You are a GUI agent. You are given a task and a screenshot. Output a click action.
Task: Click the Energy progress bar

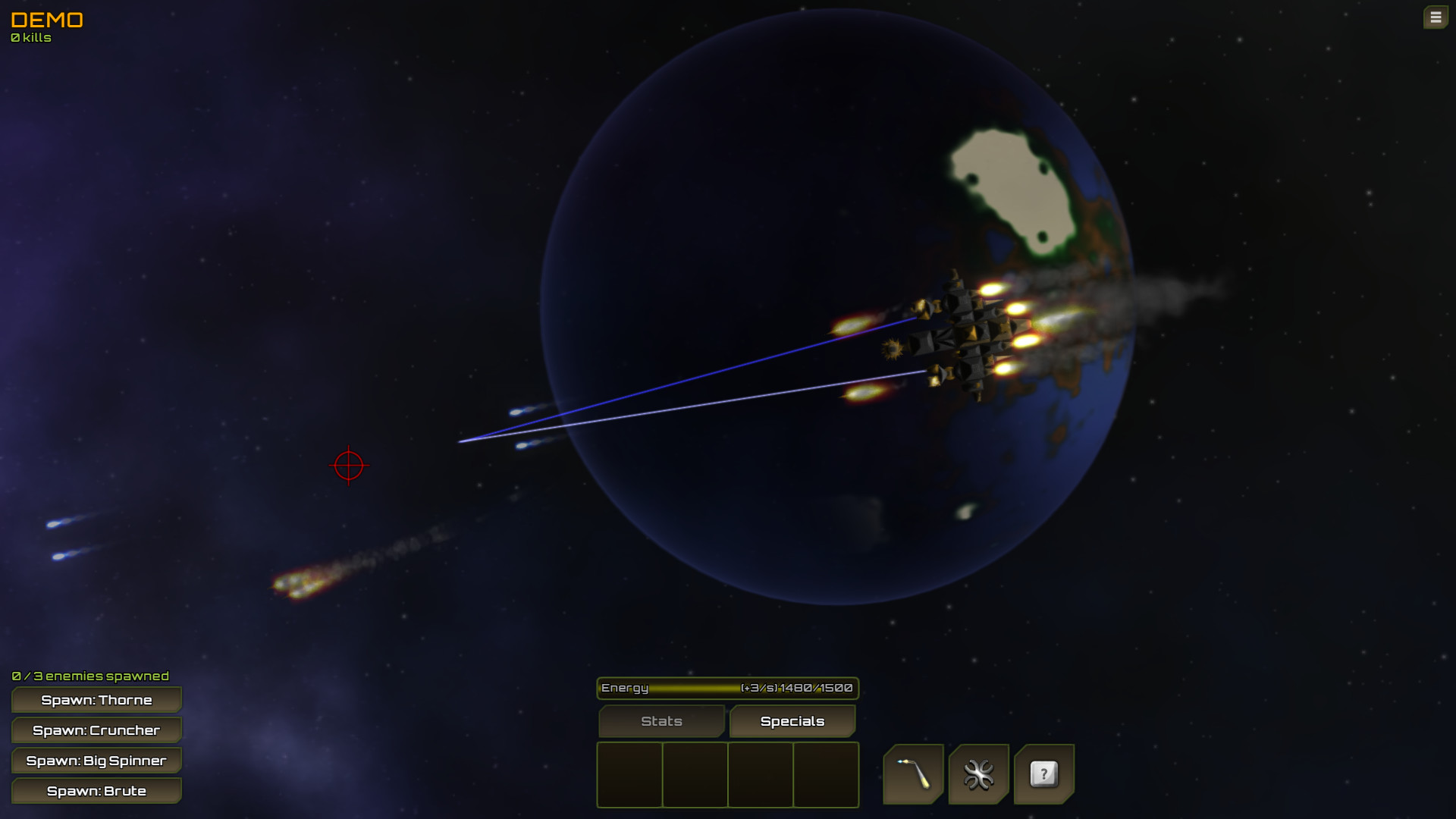coord(726,688)
